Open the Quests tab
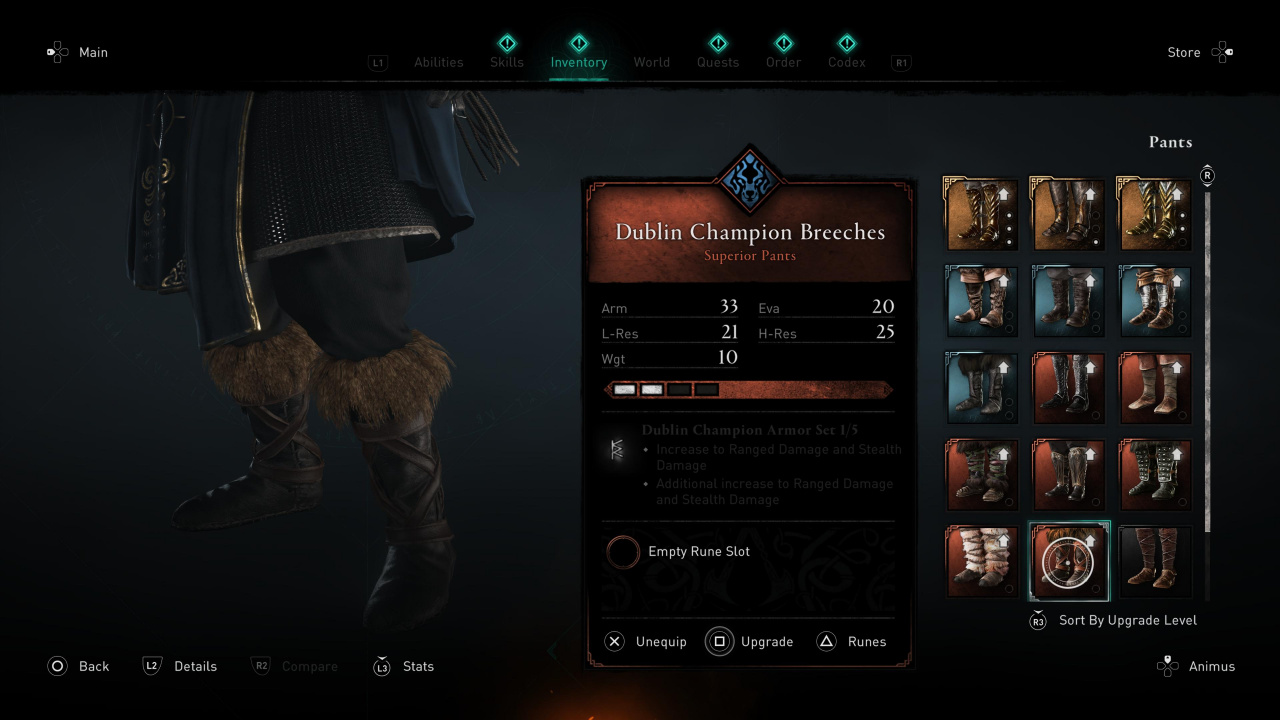Viewport: 1280px width, 720px height. (x=718, y=62)
